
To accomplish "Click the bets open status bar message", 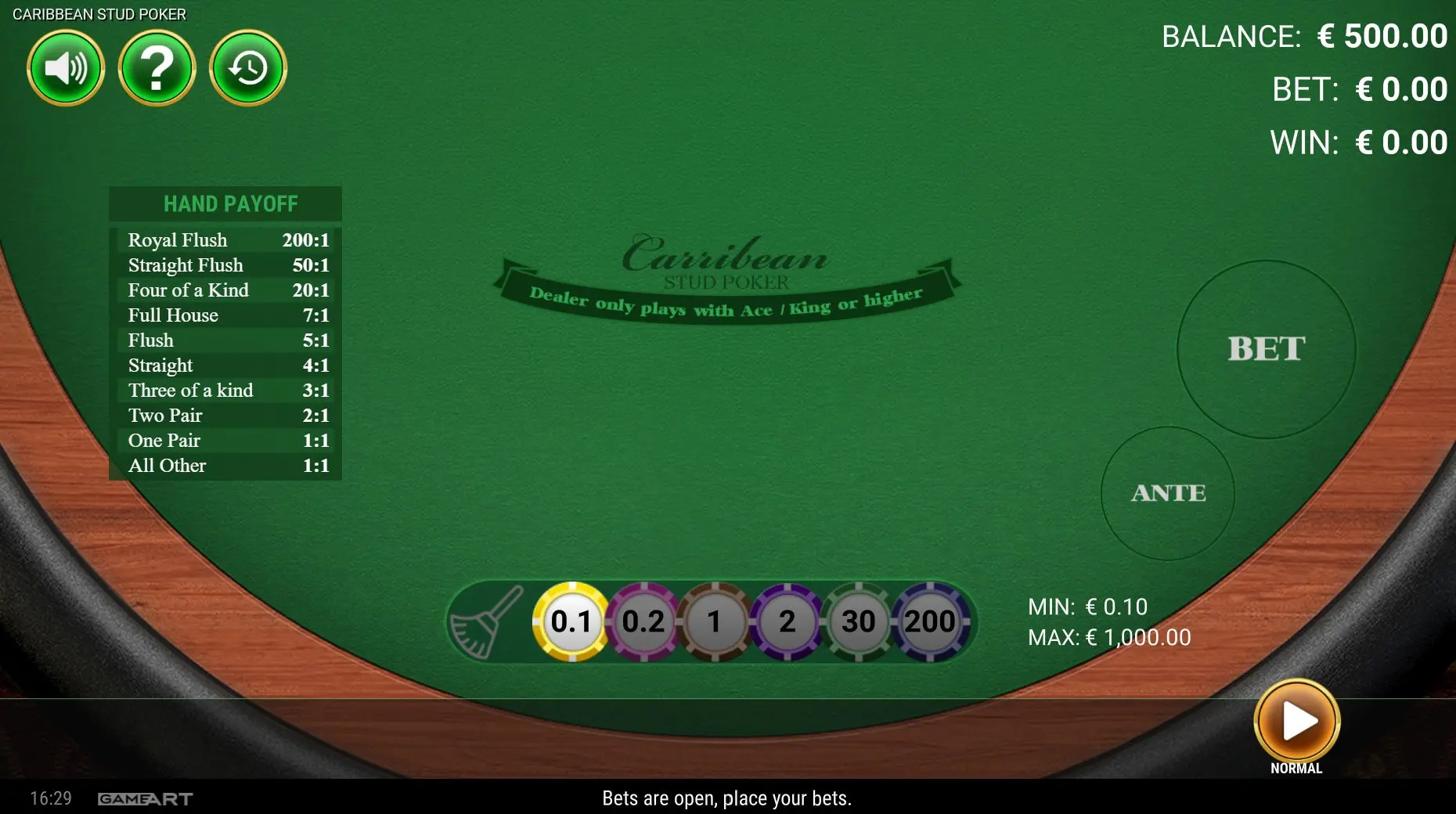I will click(x=727, y=799).
